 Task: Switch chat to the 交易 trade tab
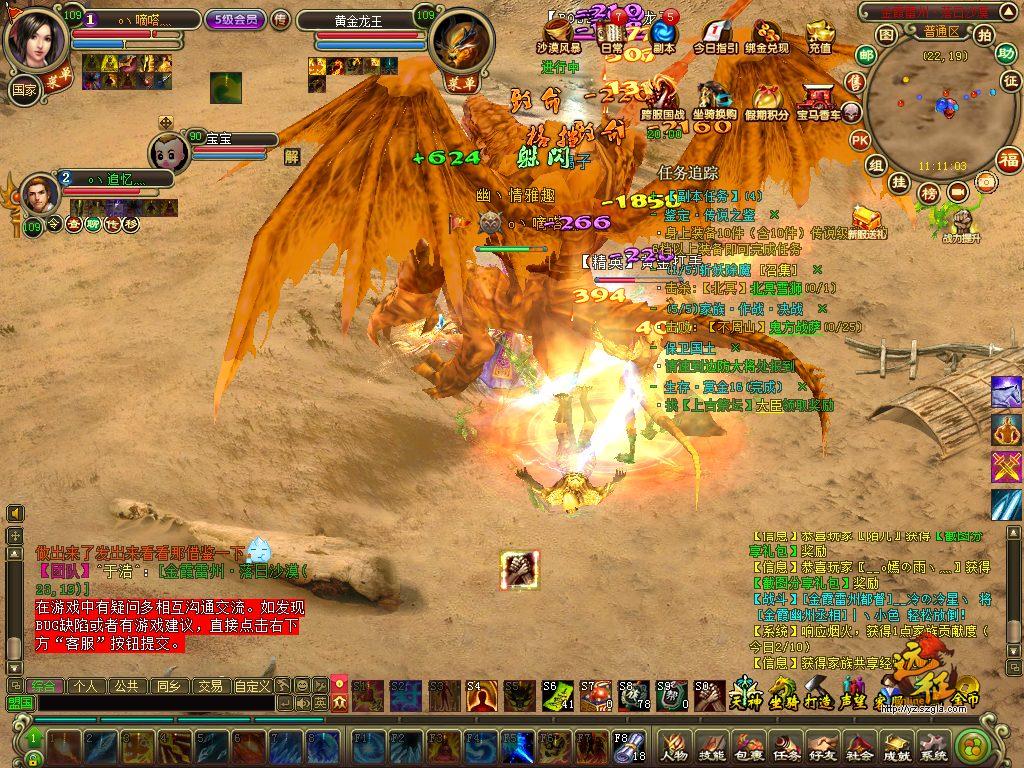point(209,686)
